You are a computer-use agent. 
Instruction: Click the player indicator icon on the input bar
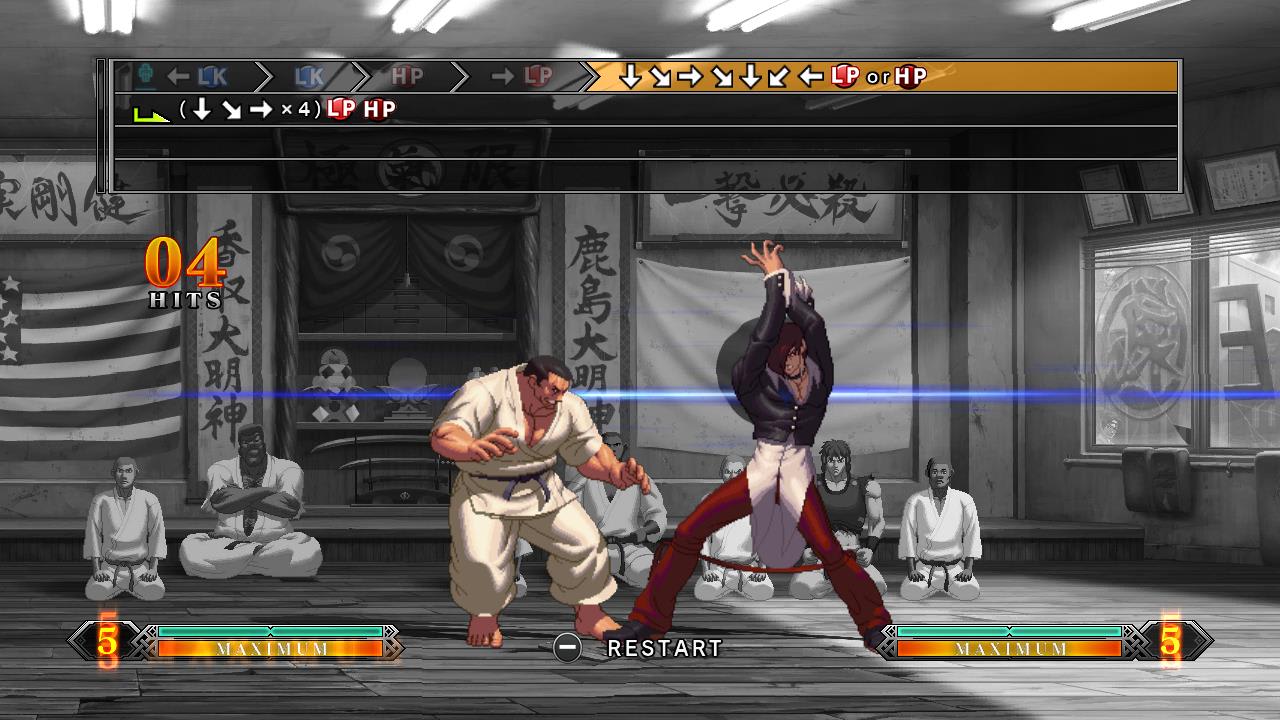(145, 74)
